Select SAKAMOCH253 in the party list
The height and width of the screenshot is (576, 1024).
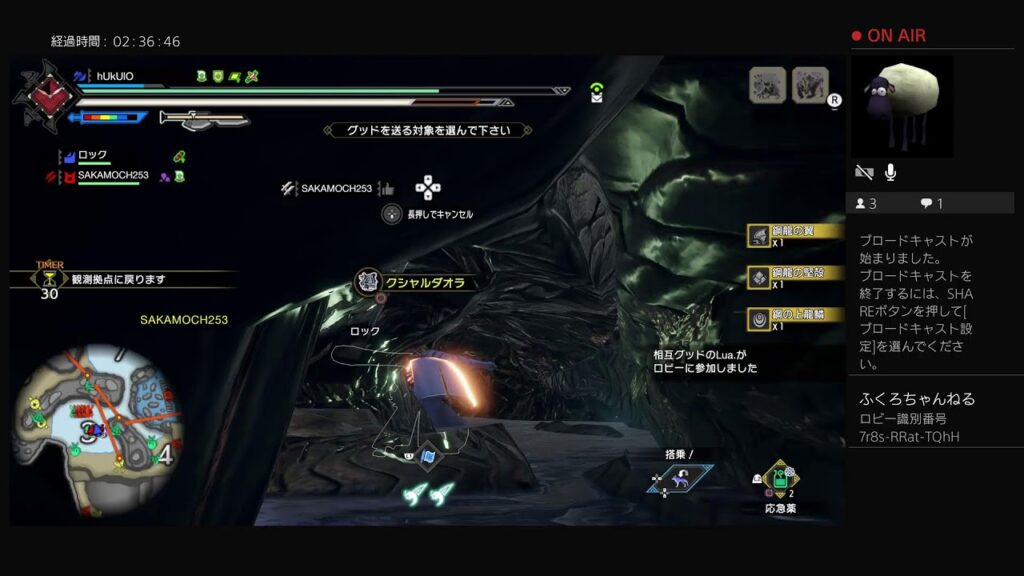(112, 176)
